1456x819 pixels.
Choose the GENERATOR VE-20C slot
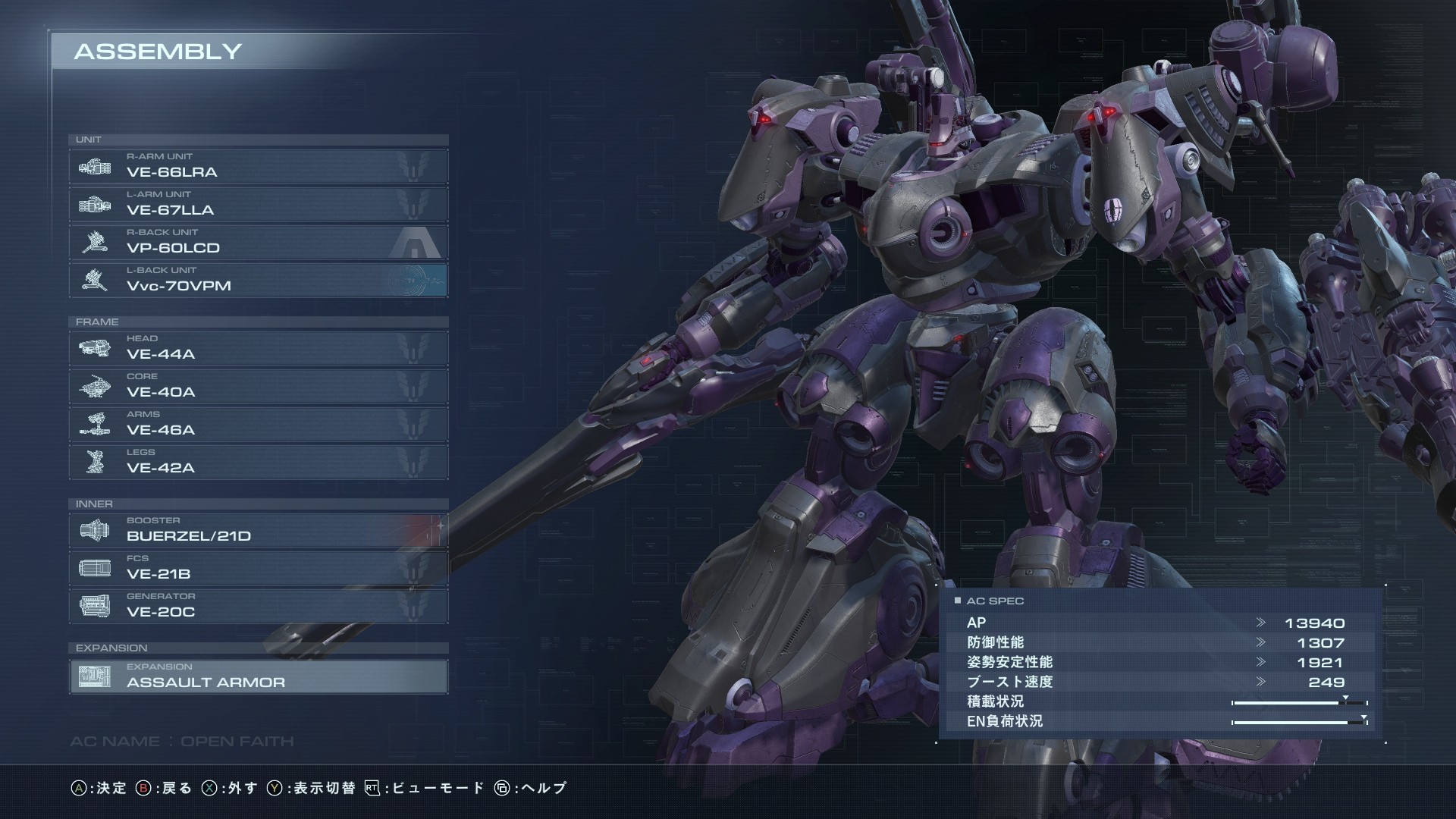[x=258, y=606]
